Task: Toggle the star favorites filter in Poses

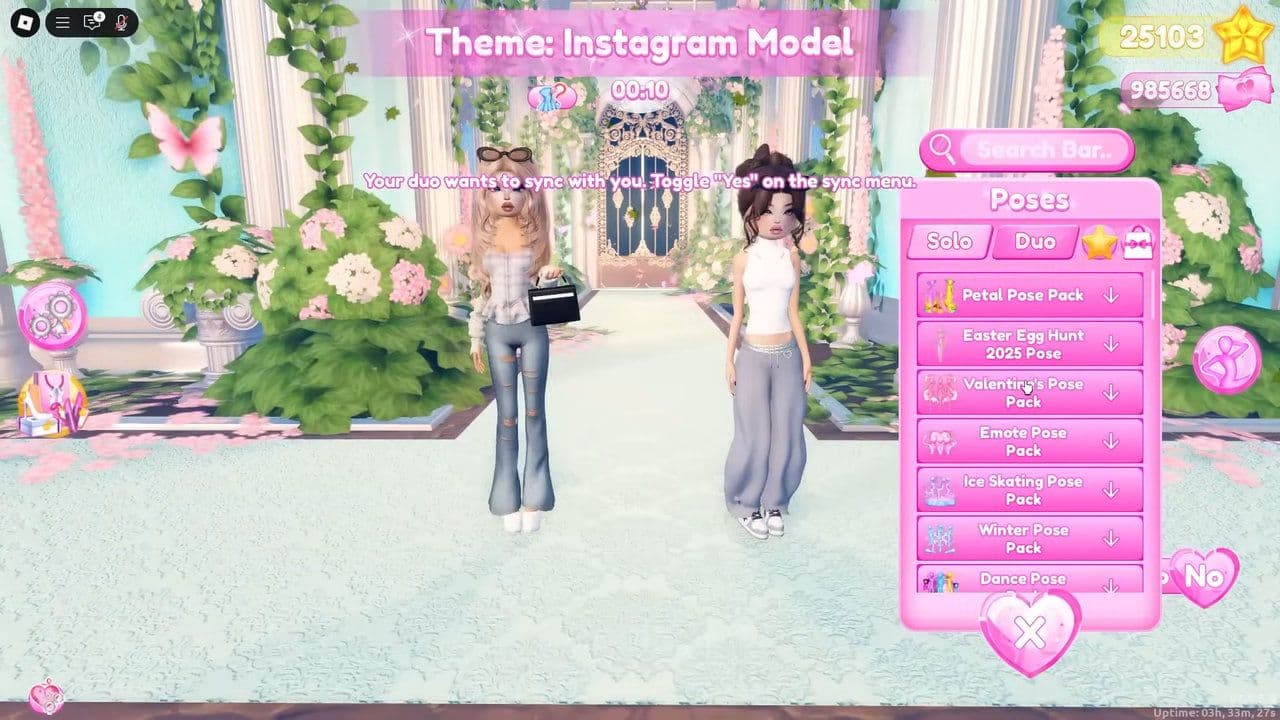Action: [1101, 242]
